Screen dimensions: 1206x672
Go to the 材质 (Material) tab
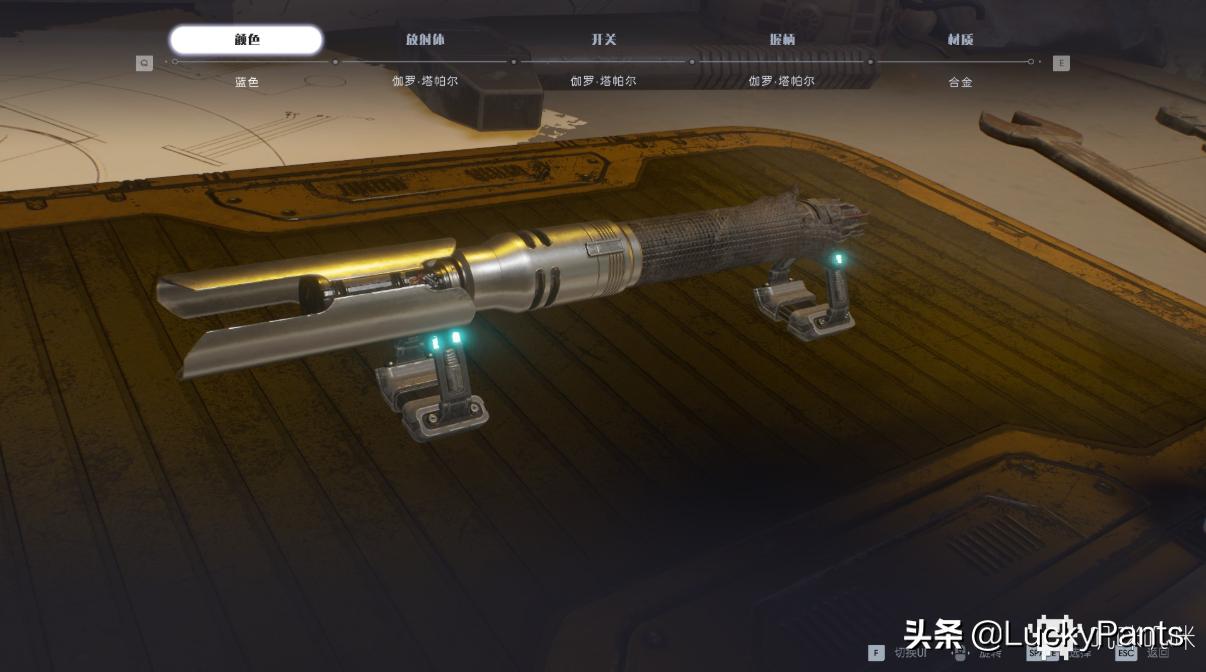tap(960, 40)
